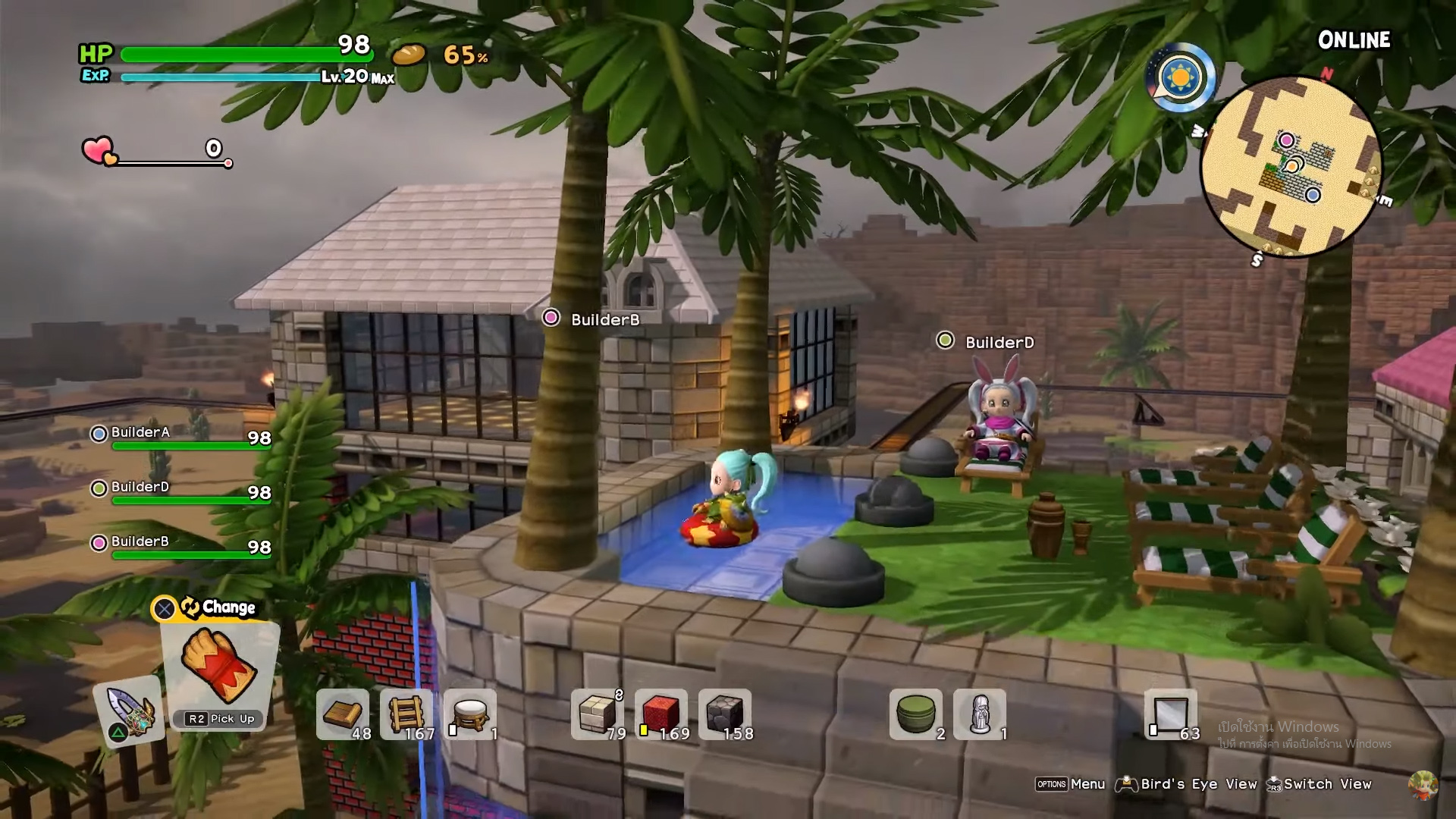1456x819 pixels.
Task: Select the pale stone brick block slot
Action: click(598, 714)
